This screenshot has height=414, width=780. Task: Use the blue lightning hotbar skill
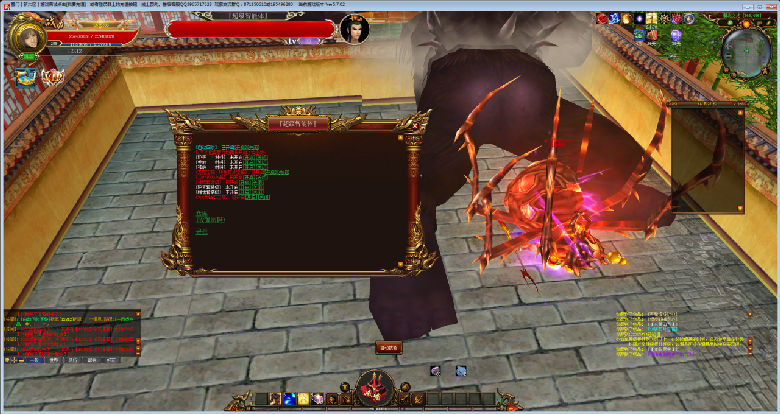288,399
